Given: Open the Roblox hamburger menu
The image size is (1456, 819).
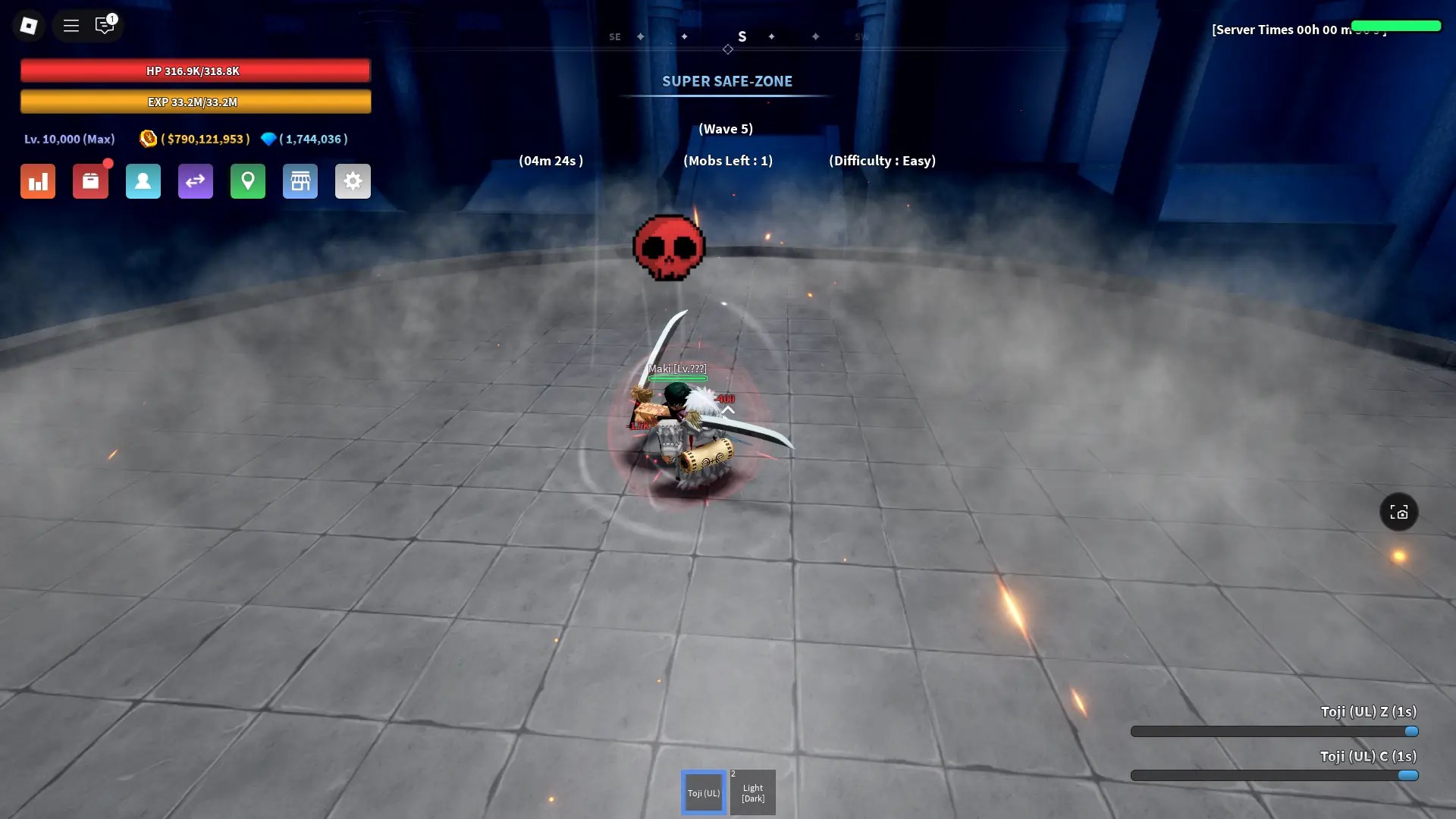Looking at the screenshot, I should (x=71, y=25).
